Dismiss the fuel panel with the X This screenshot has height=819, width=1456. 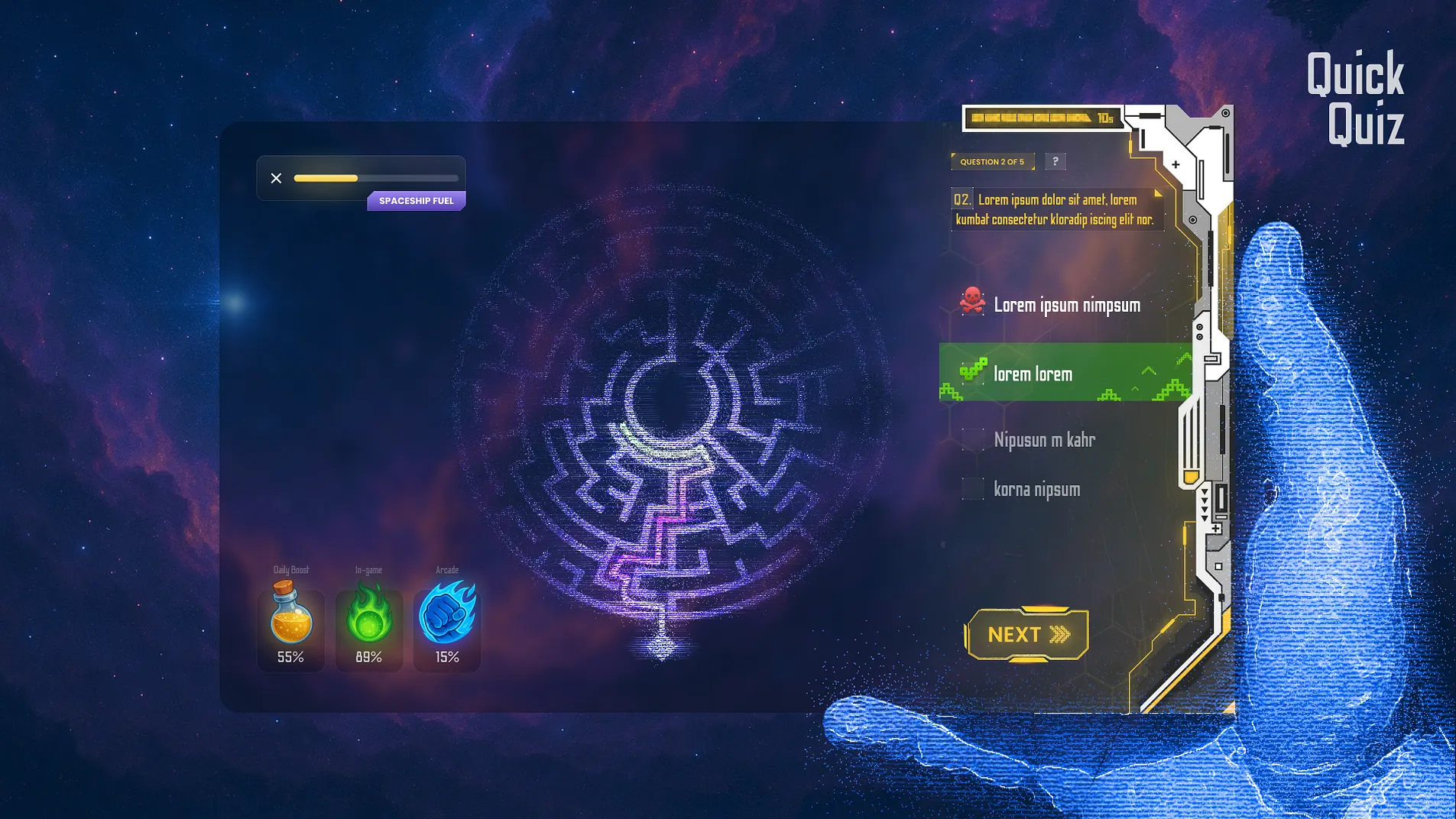click(276, 177)
